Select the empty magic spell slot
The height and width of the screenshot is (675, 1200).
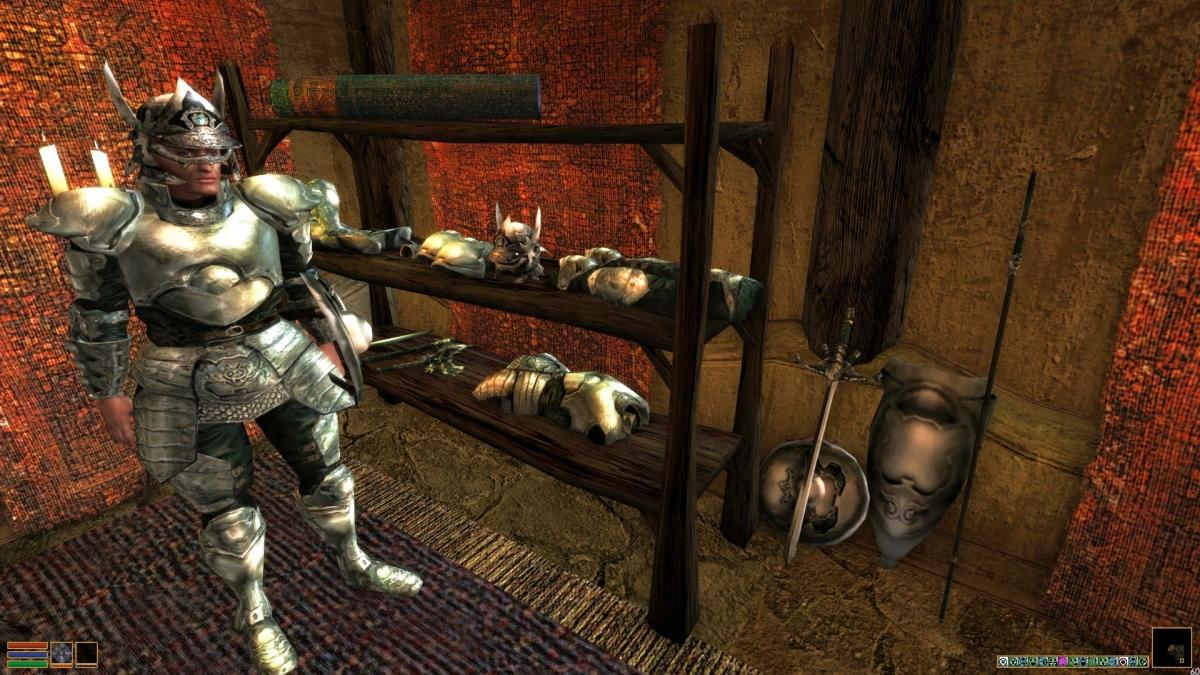coord(87,654)
